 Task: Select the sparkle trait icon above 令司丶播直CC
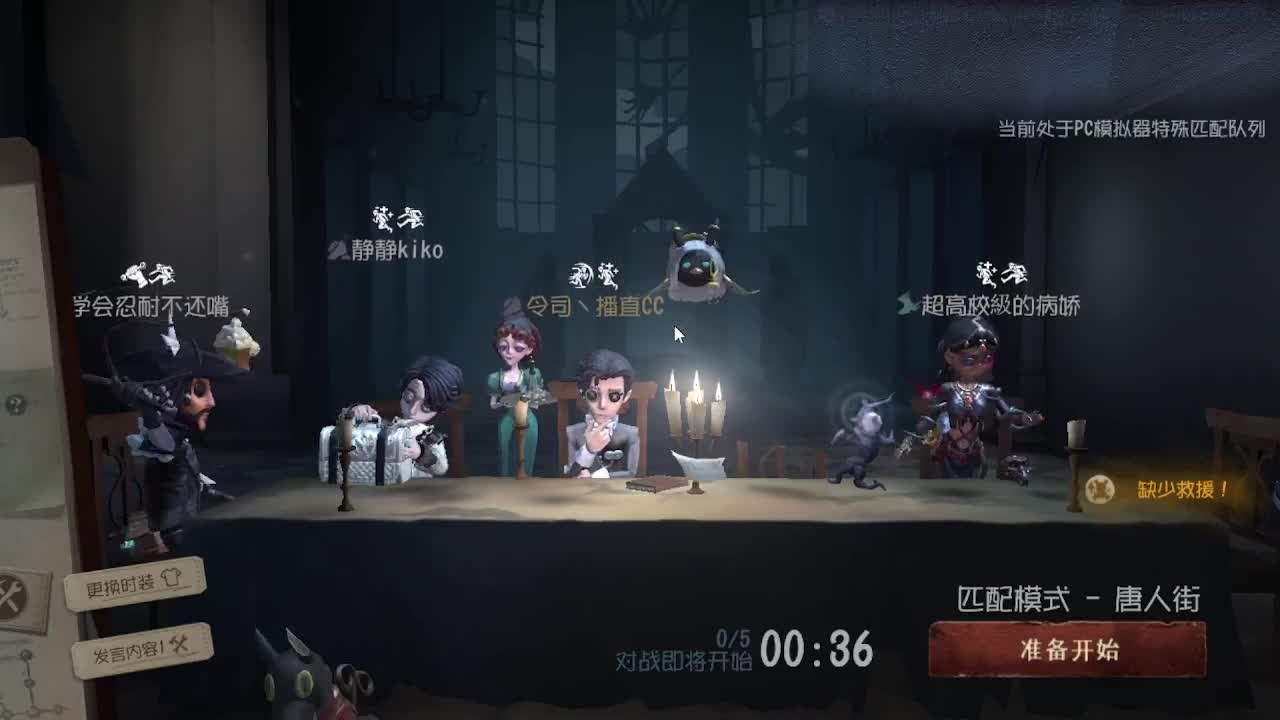tap(608, 273)
